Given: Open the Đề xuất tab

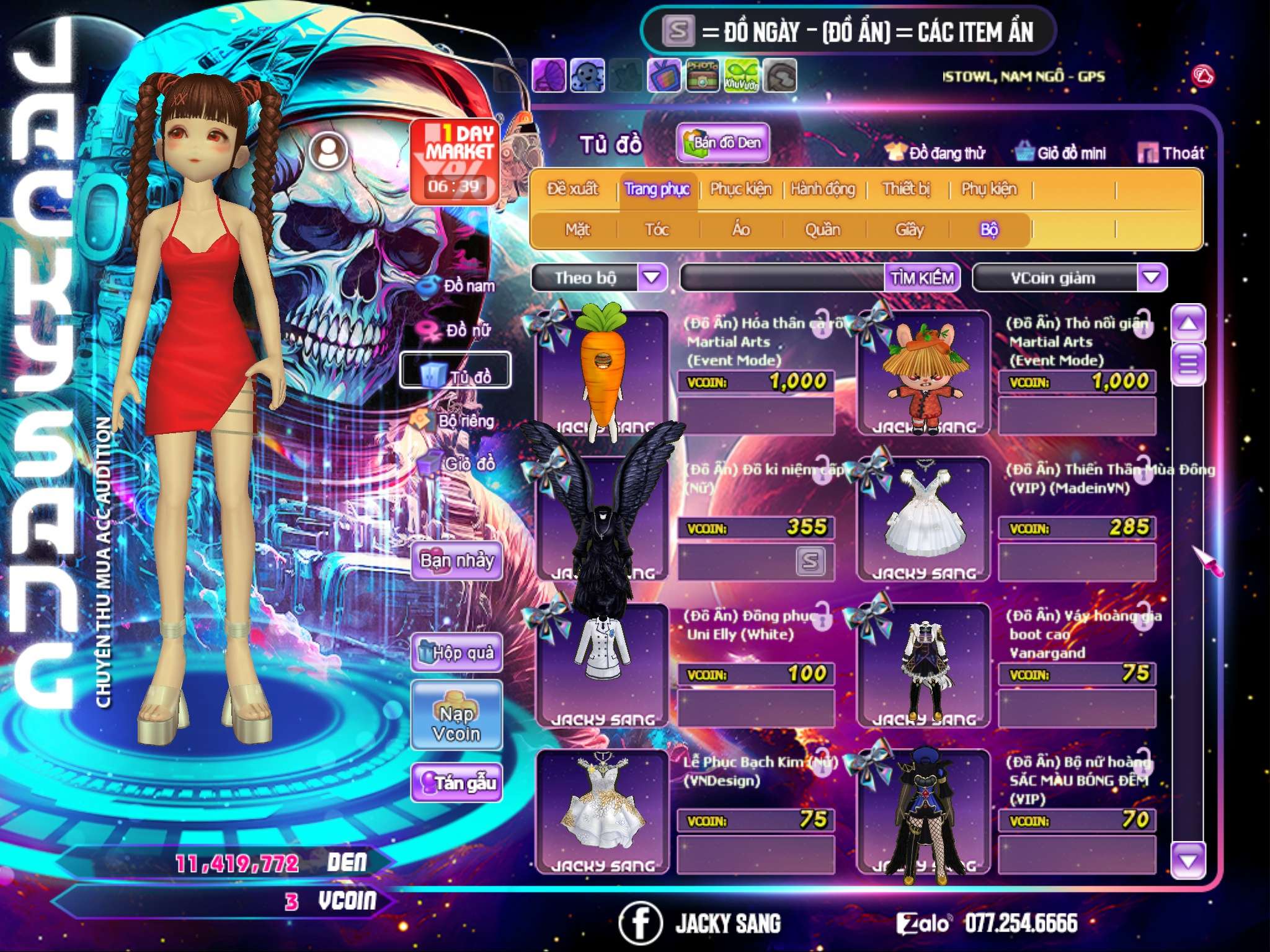Looking at the screenshot, I should (x=572, y=189).
